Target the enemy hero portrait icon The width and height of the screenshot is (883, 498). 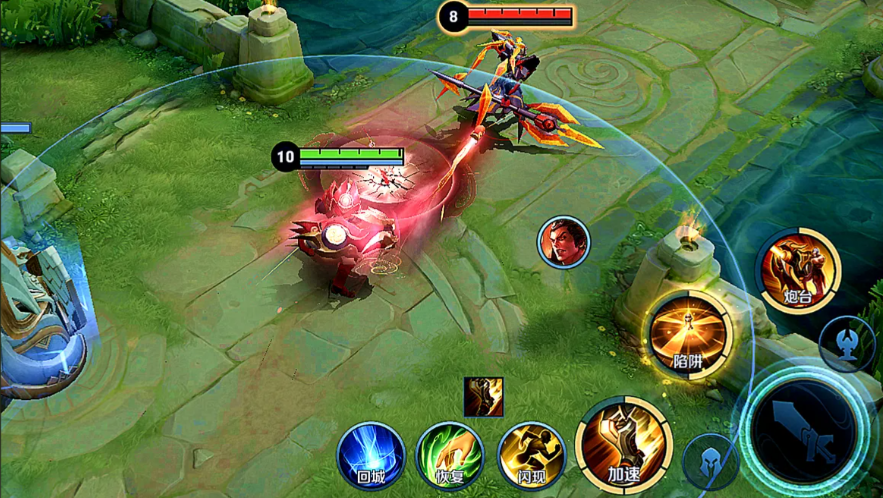(564, 243)
